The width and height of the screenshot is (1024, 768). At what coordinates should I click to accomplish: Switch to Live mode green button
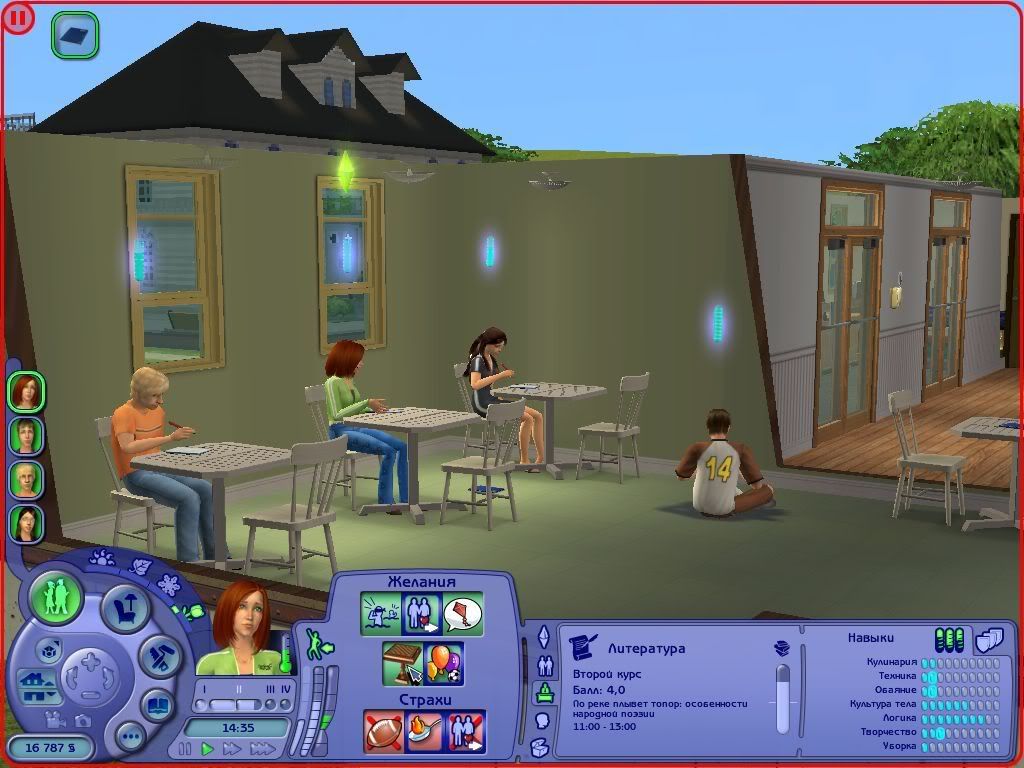pos(56,597)
